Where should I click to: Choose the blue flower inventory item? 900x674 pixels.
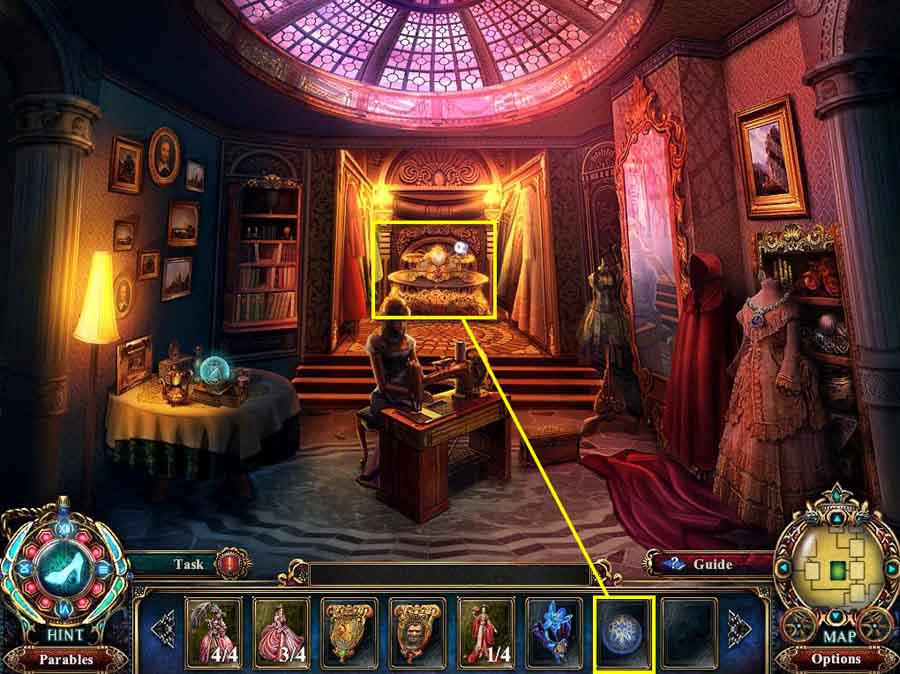coord(555,631)
